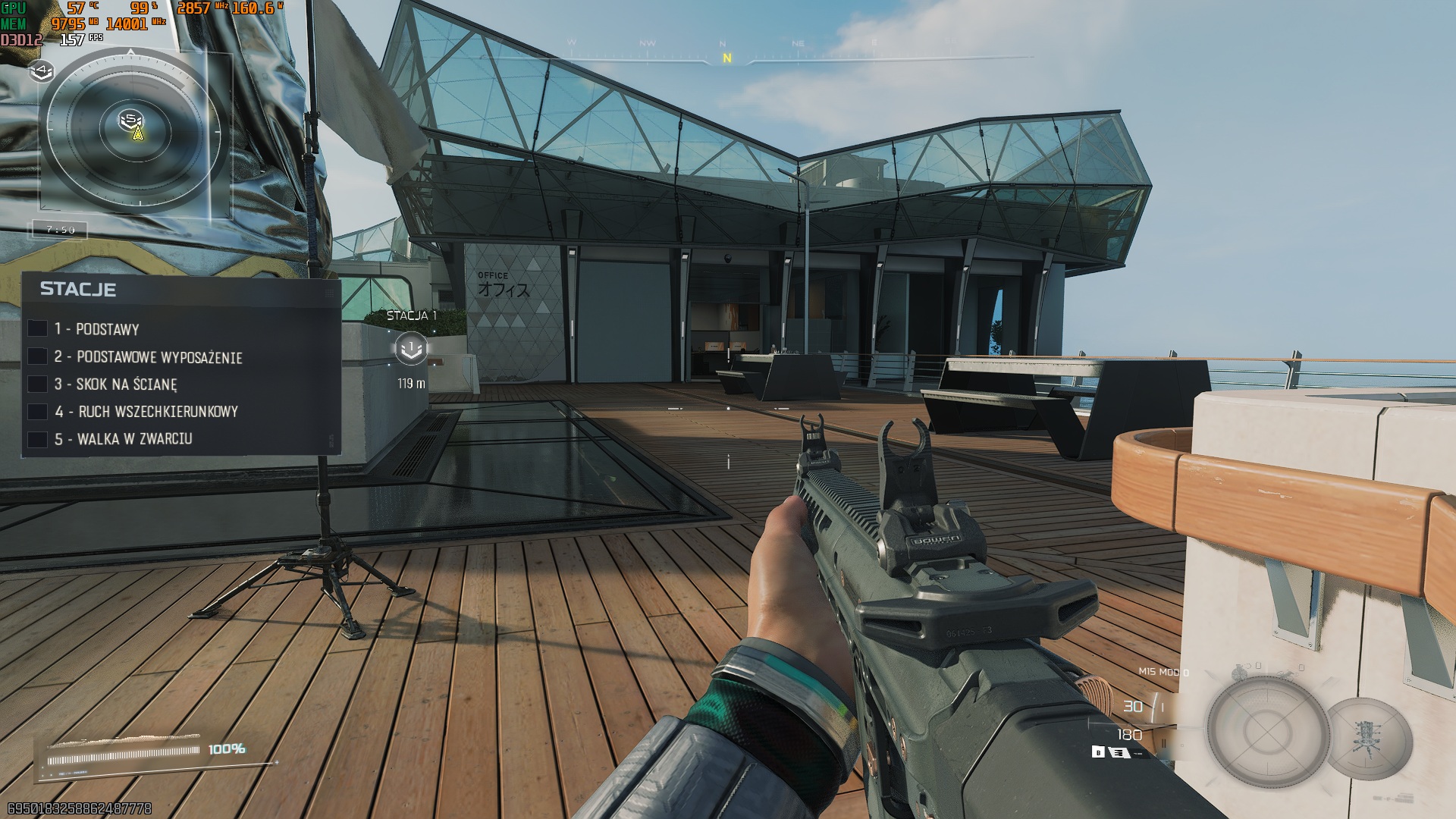Click the compass bar heading indicator
This screenshot has height=819, width=1456.
pos(726,58)
